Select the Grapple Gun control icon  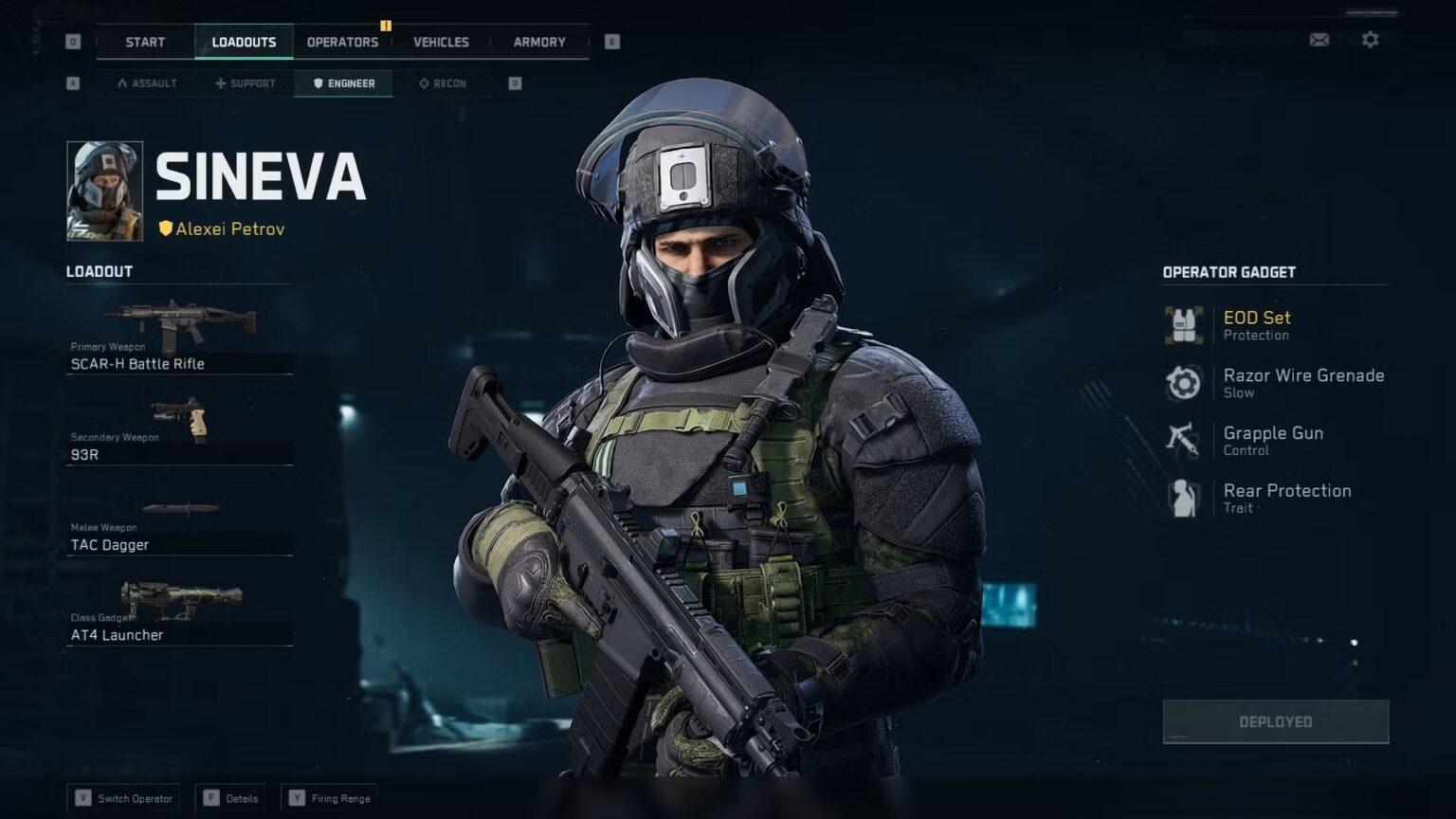point(1183,439)
